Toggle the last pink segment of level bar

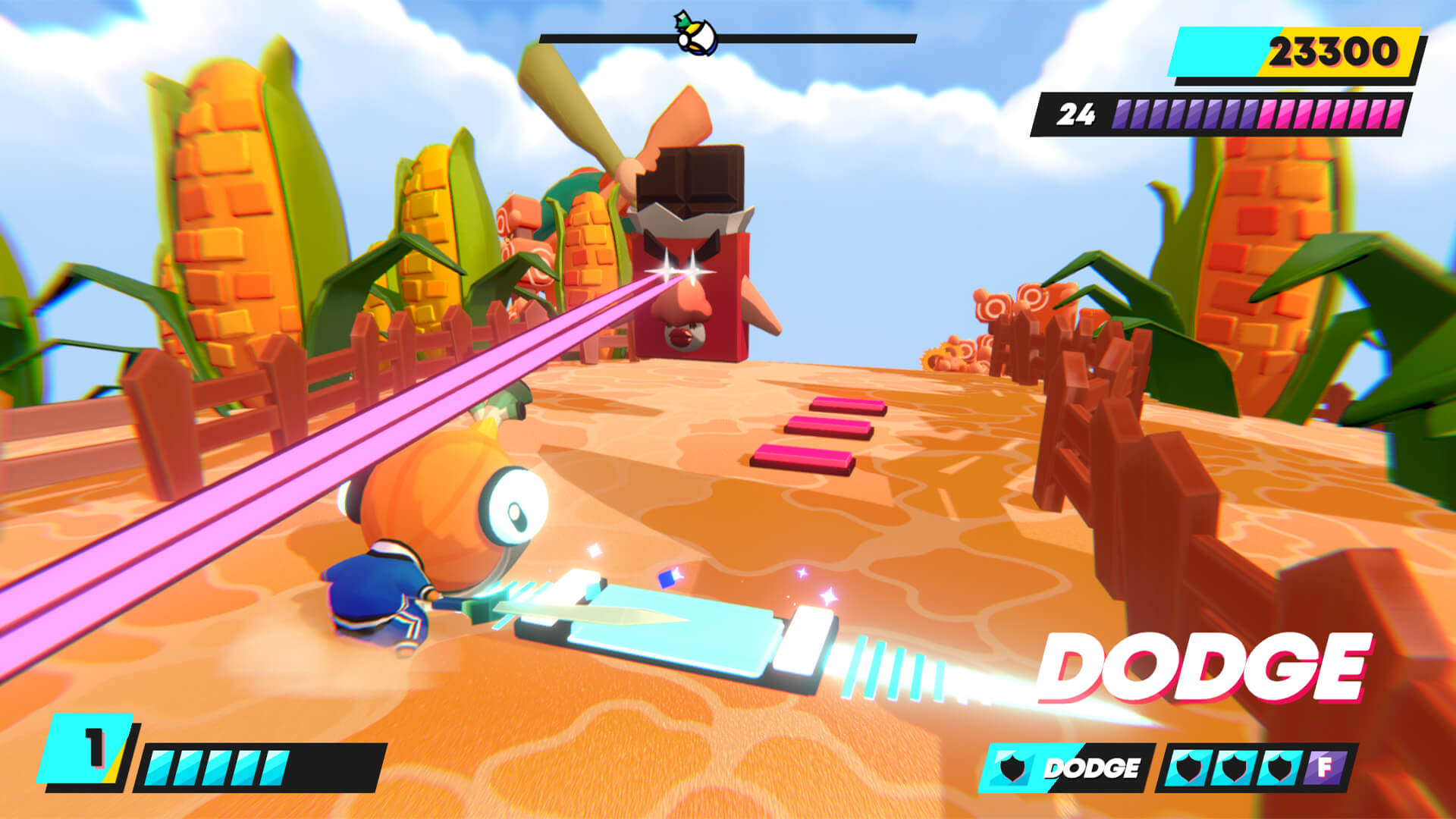pos(1395,115)
